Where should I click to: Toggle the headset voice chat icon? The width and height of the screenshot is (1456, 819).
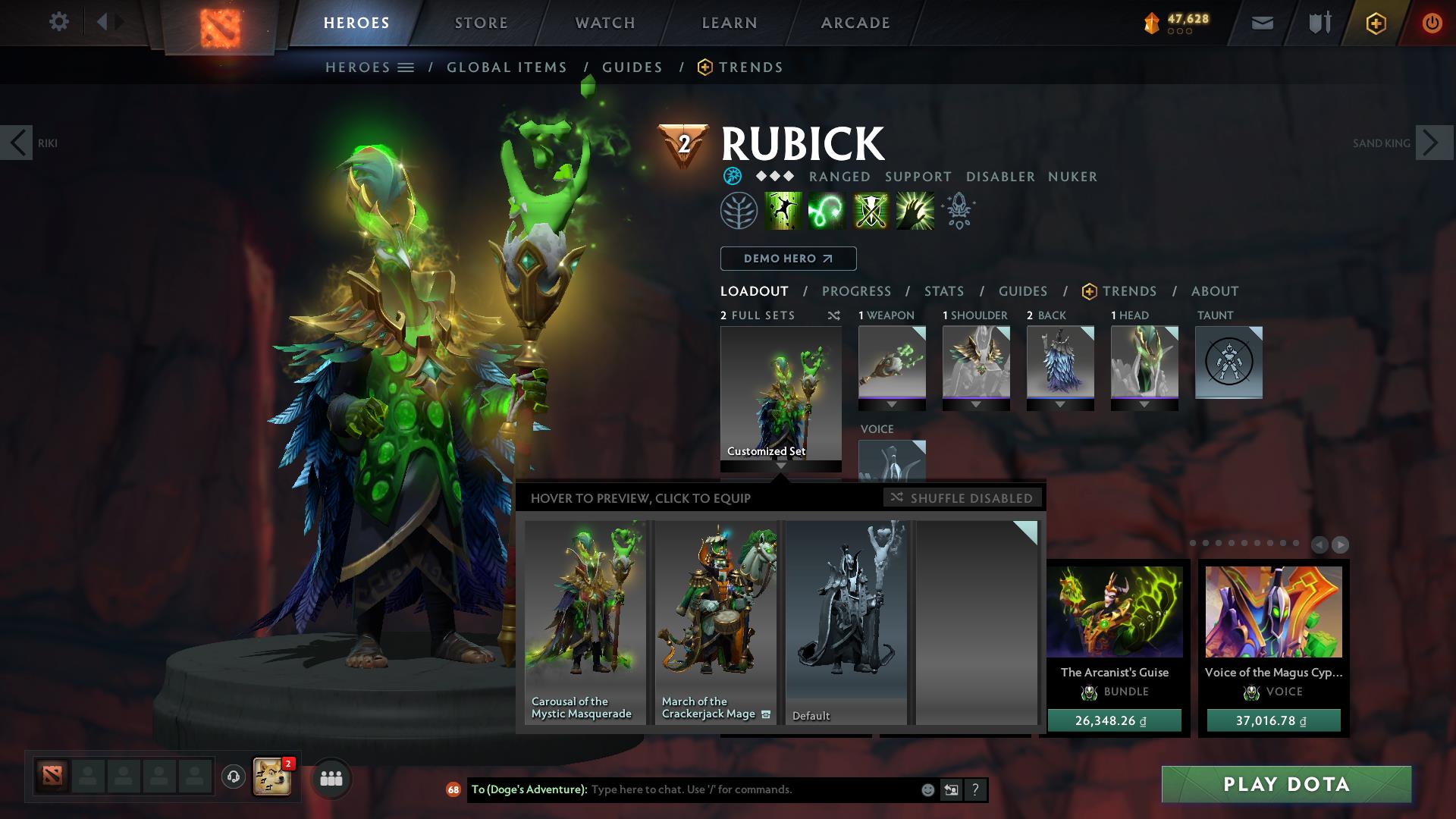click(x=232, y=777)
